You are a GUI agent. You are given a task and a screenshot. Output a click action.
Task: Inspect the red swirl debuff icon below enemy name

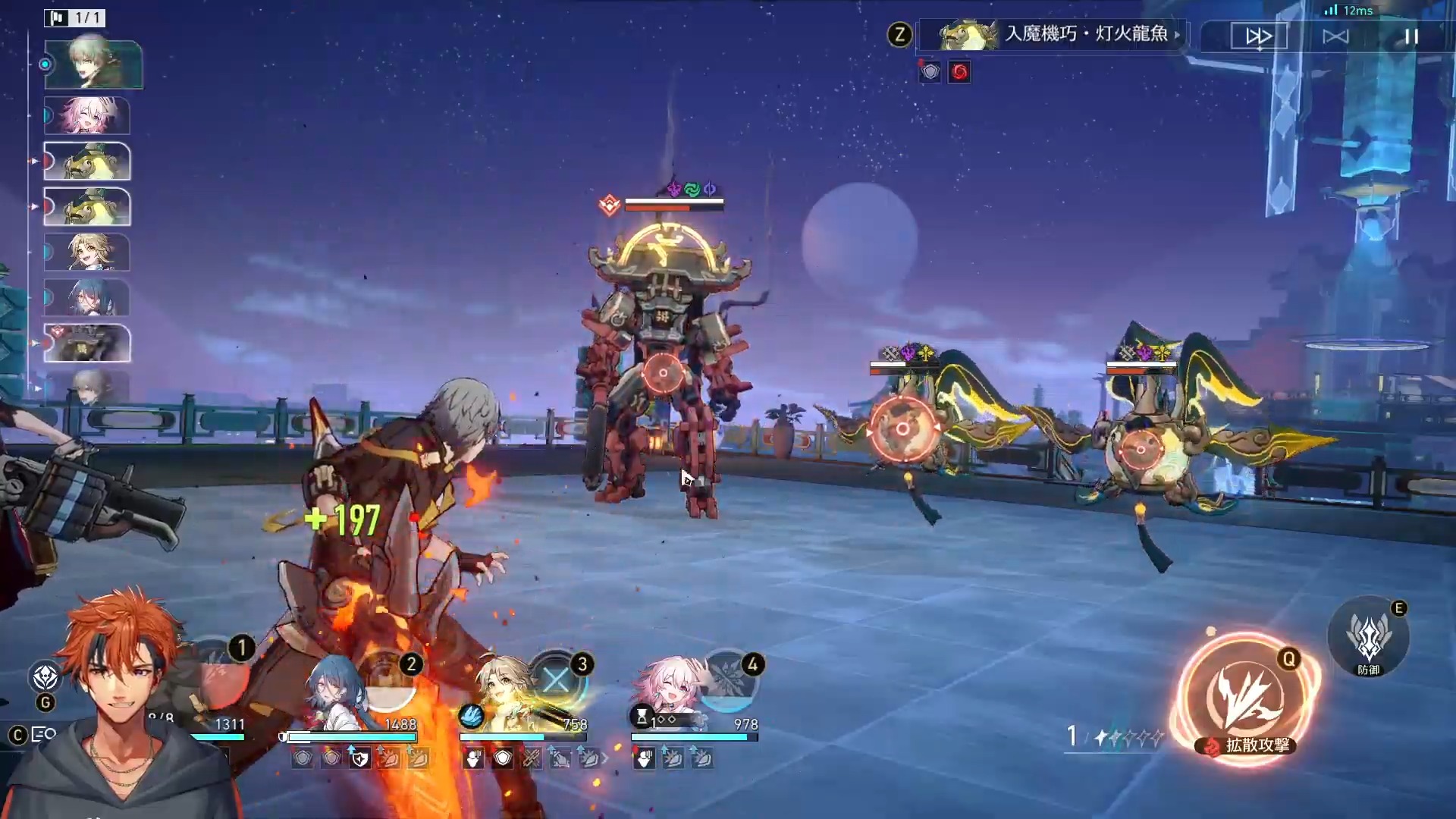959,72
